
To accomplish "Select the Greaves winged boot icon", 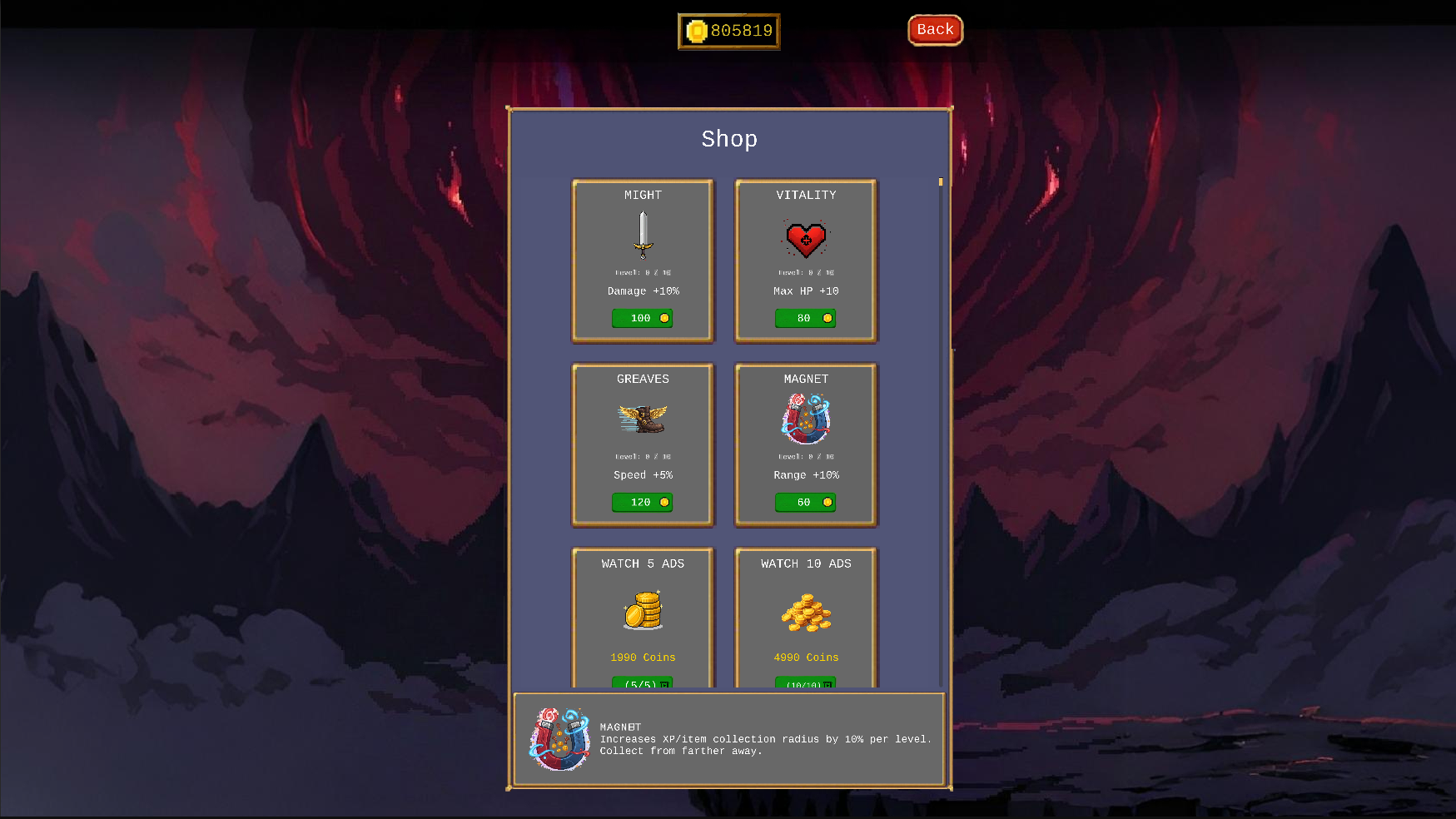I will click(642, 419).
